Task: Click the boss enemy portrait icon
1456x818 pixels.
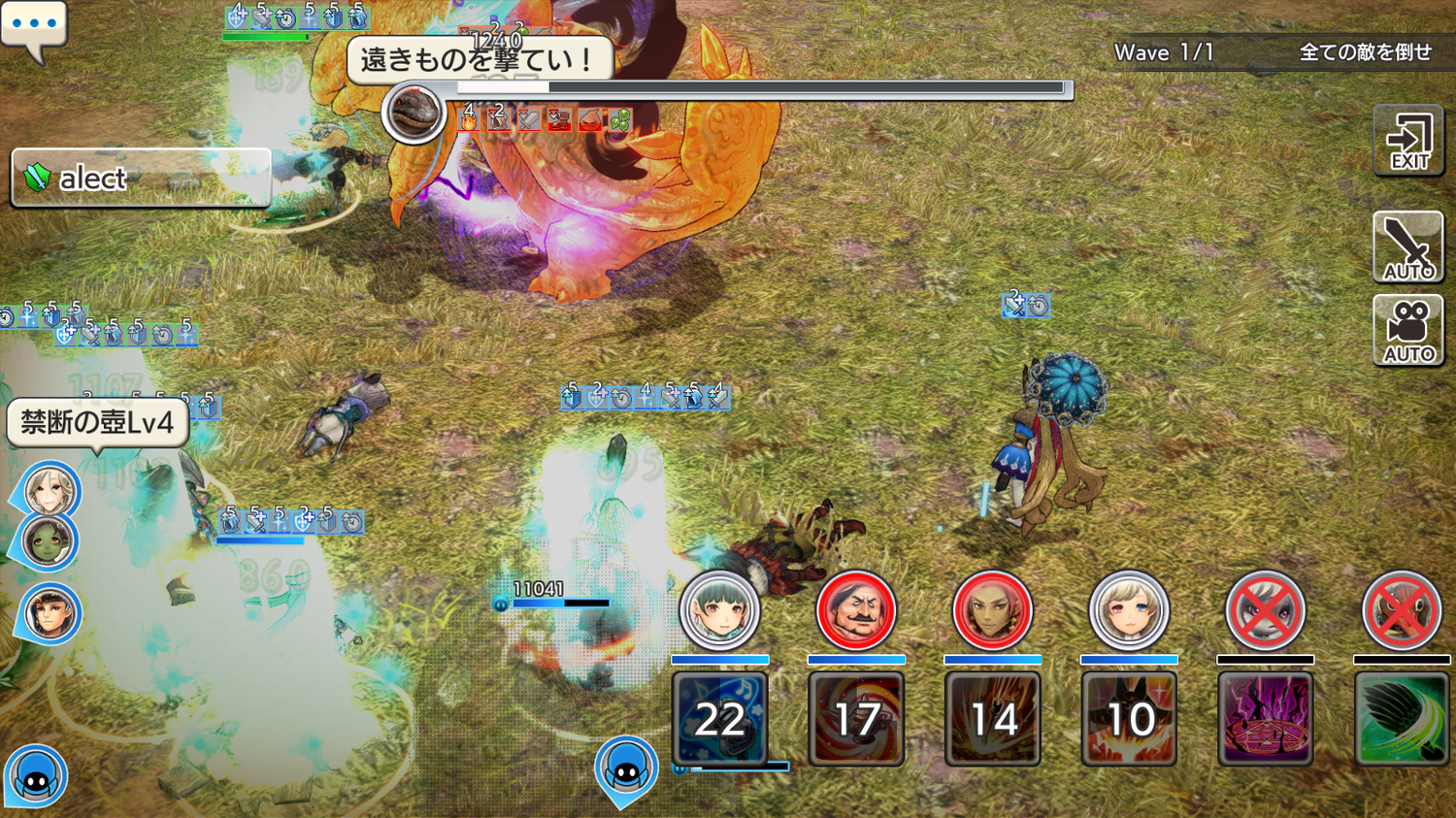Action: (414, 113)
